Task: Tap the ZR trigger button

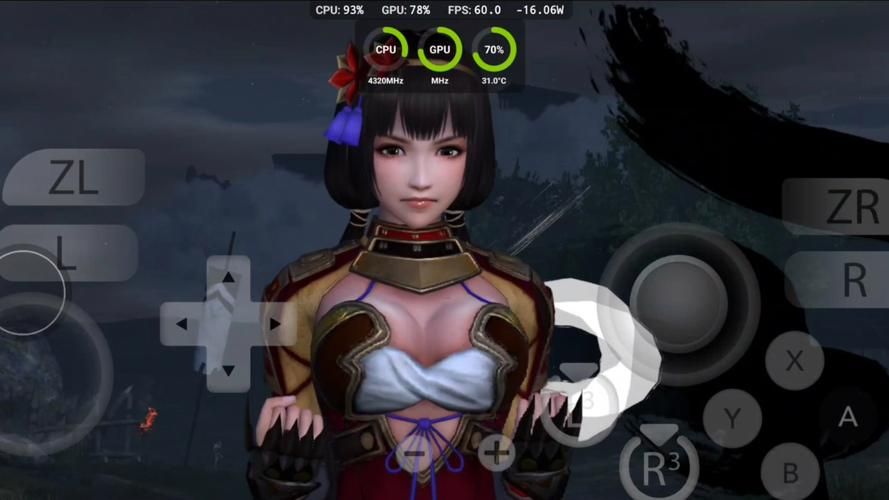Action: tap(838, 207)
